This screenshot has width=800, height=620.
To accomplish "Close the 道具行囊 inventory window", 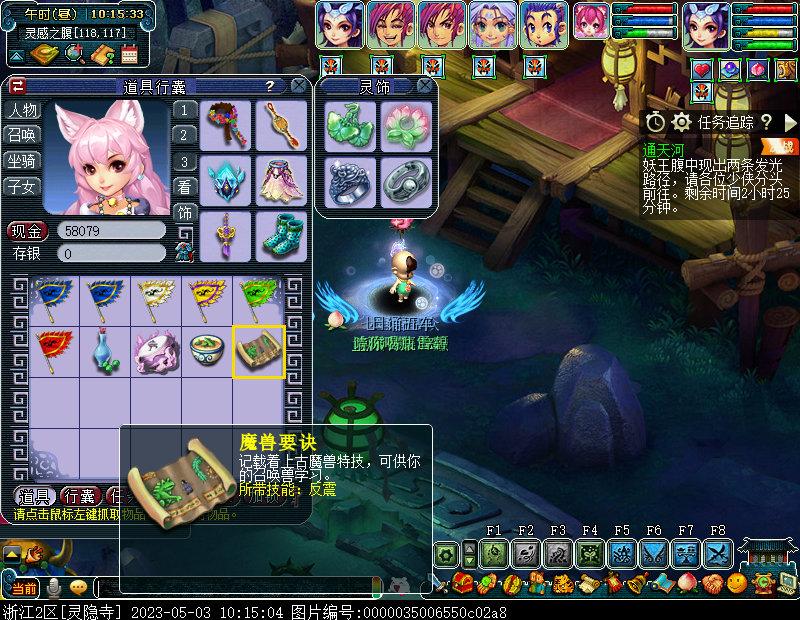I will click(x=298, y=86).
